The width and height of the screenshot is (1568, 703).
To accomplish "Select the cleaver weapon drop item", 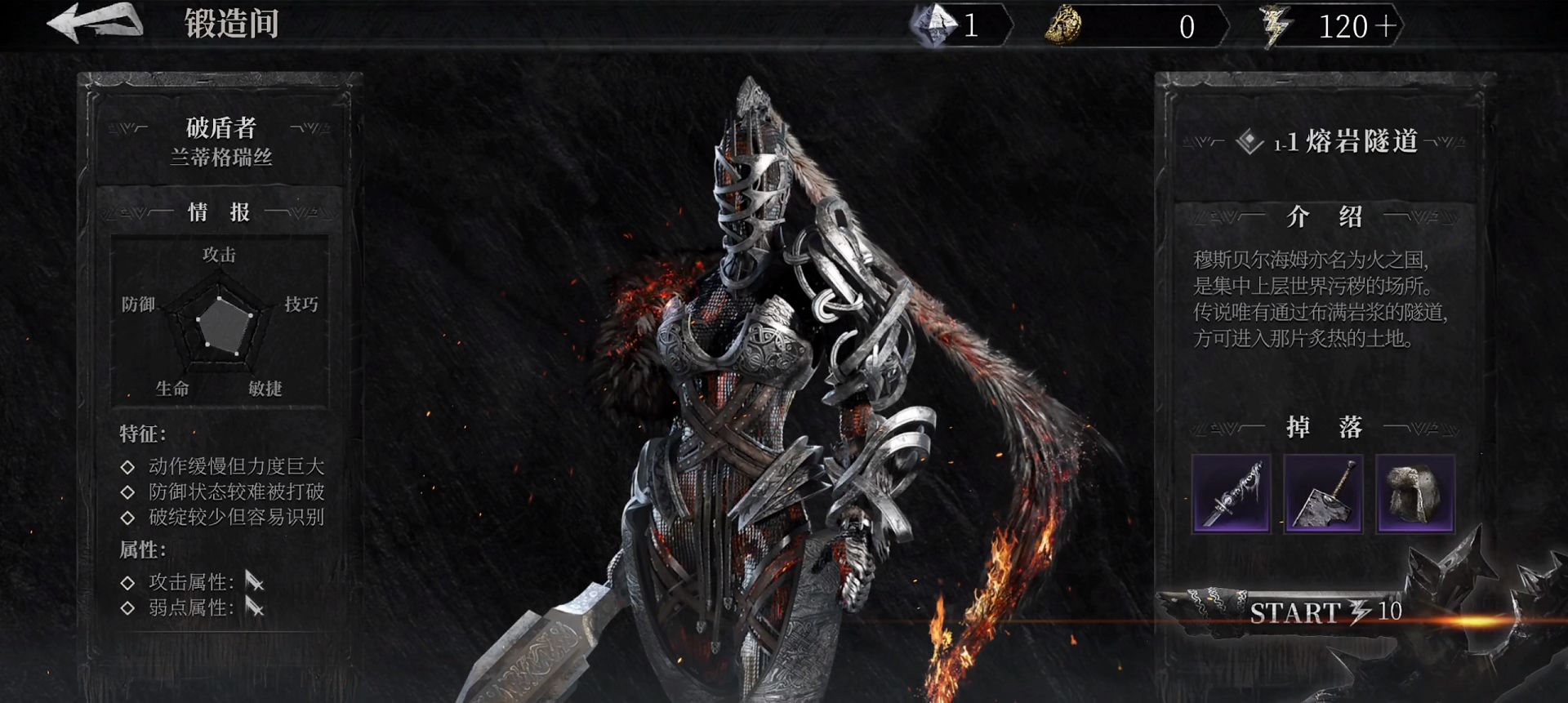I will (x=1323, y=493).
